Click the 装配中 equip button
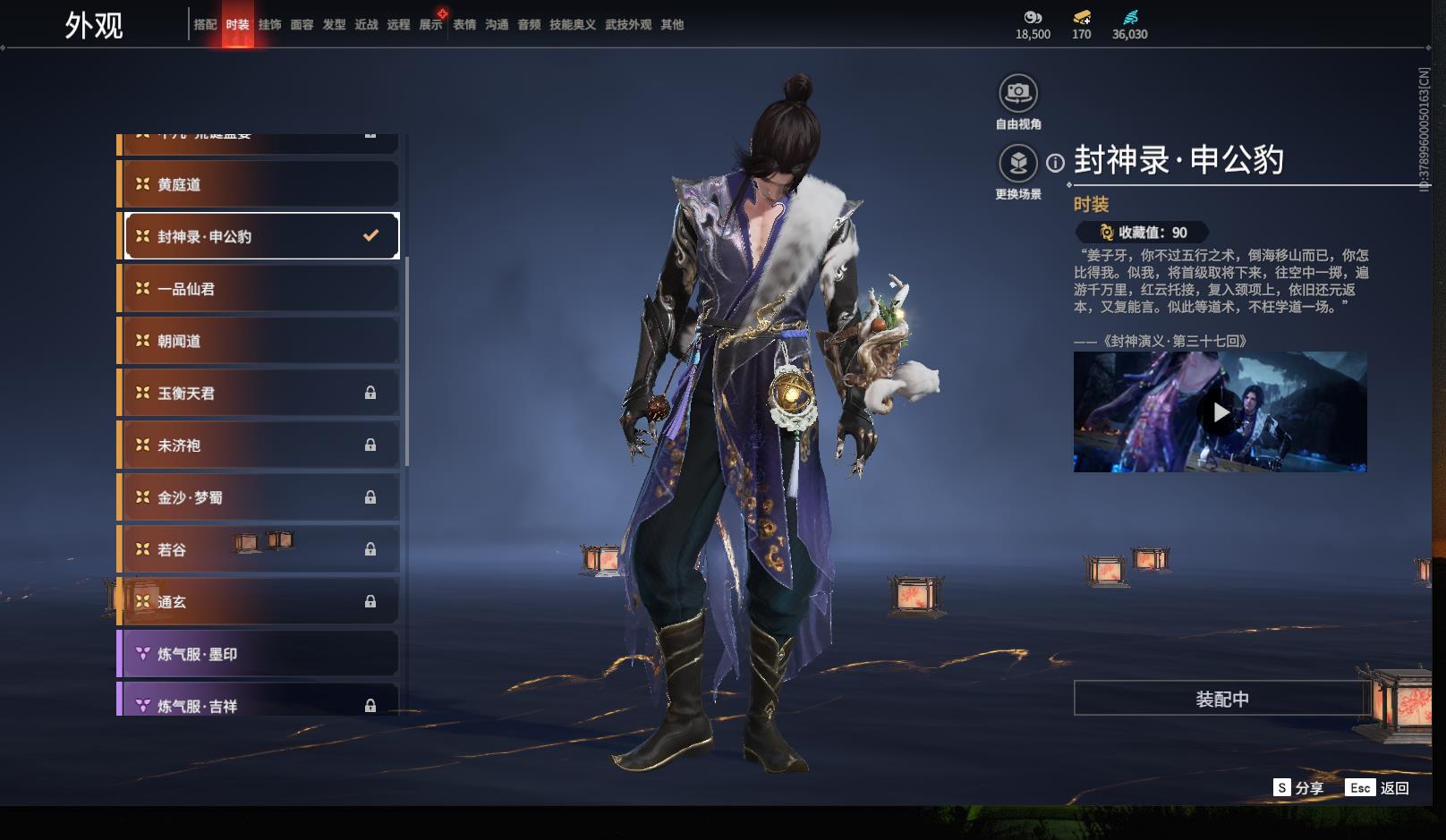Screen dimensions: 1446x840 tap(1221, 699)
